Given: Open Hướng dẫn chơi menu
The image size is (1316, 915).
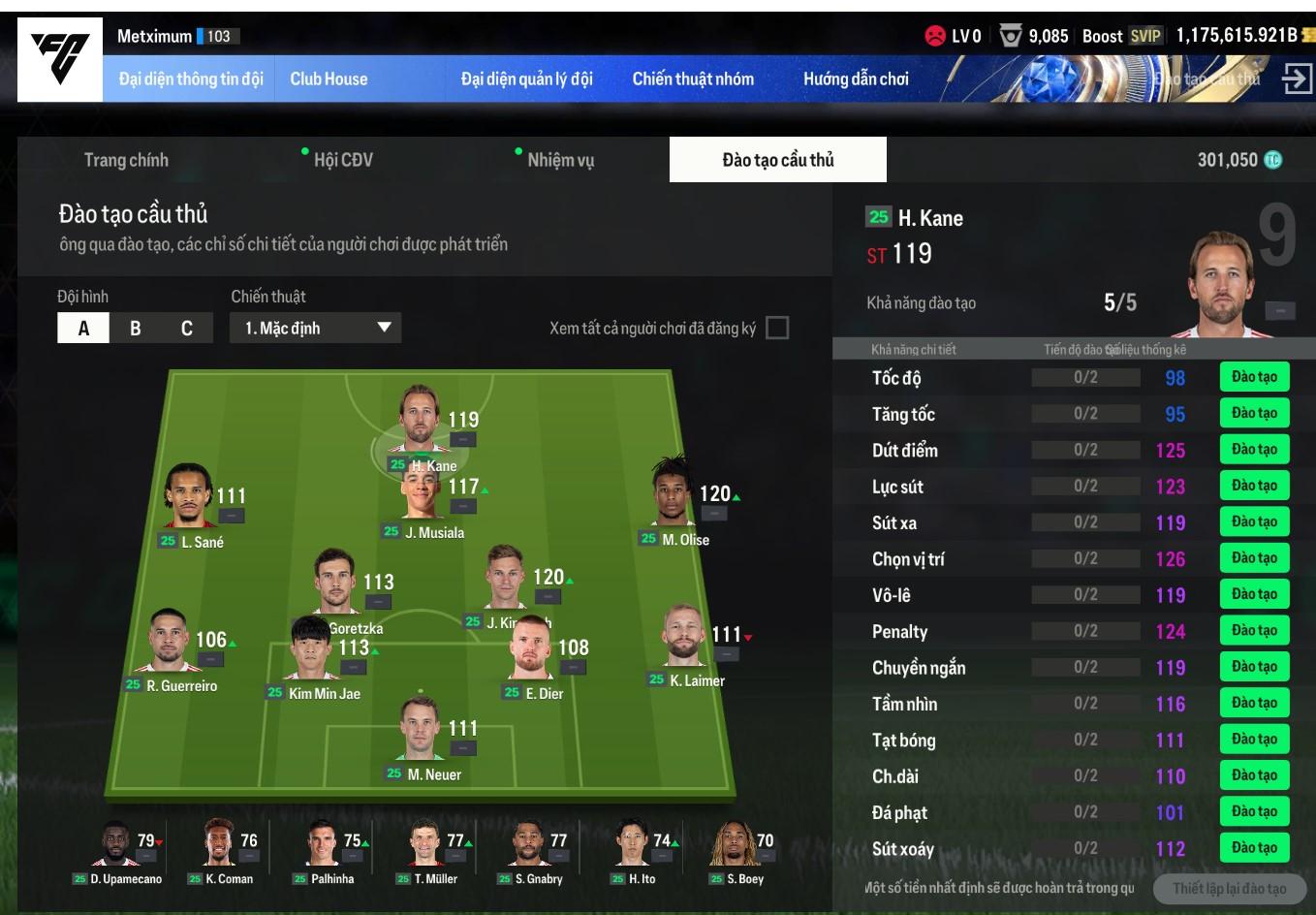Looking at the screenshot, I should [x=856, y=79].
